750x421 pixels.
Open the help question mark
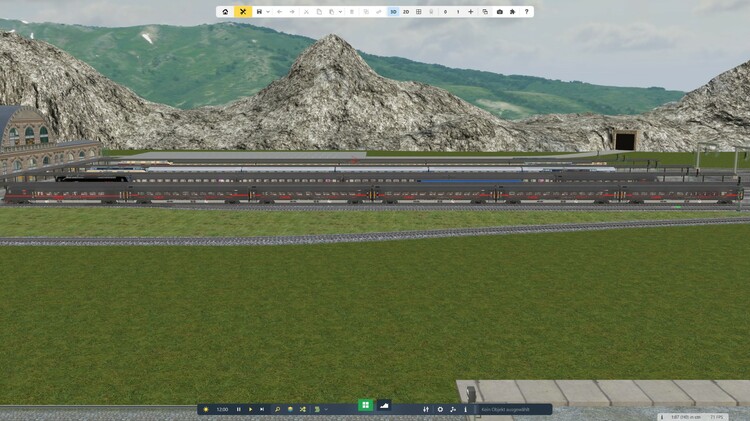tap(526, 12)
